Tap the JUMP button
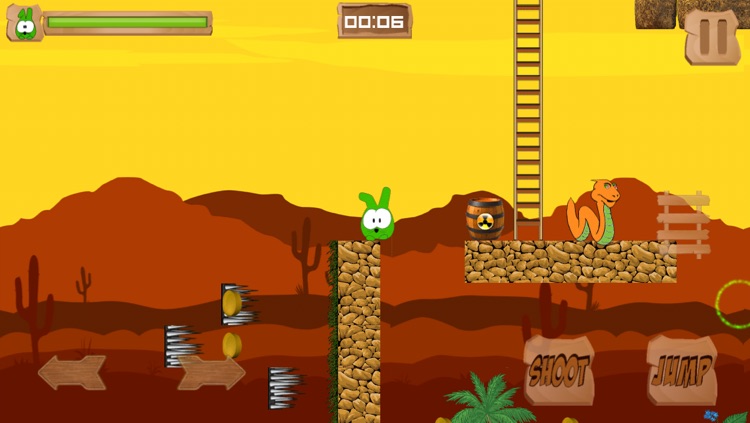 pyautogui.click(x=682, y=371)
